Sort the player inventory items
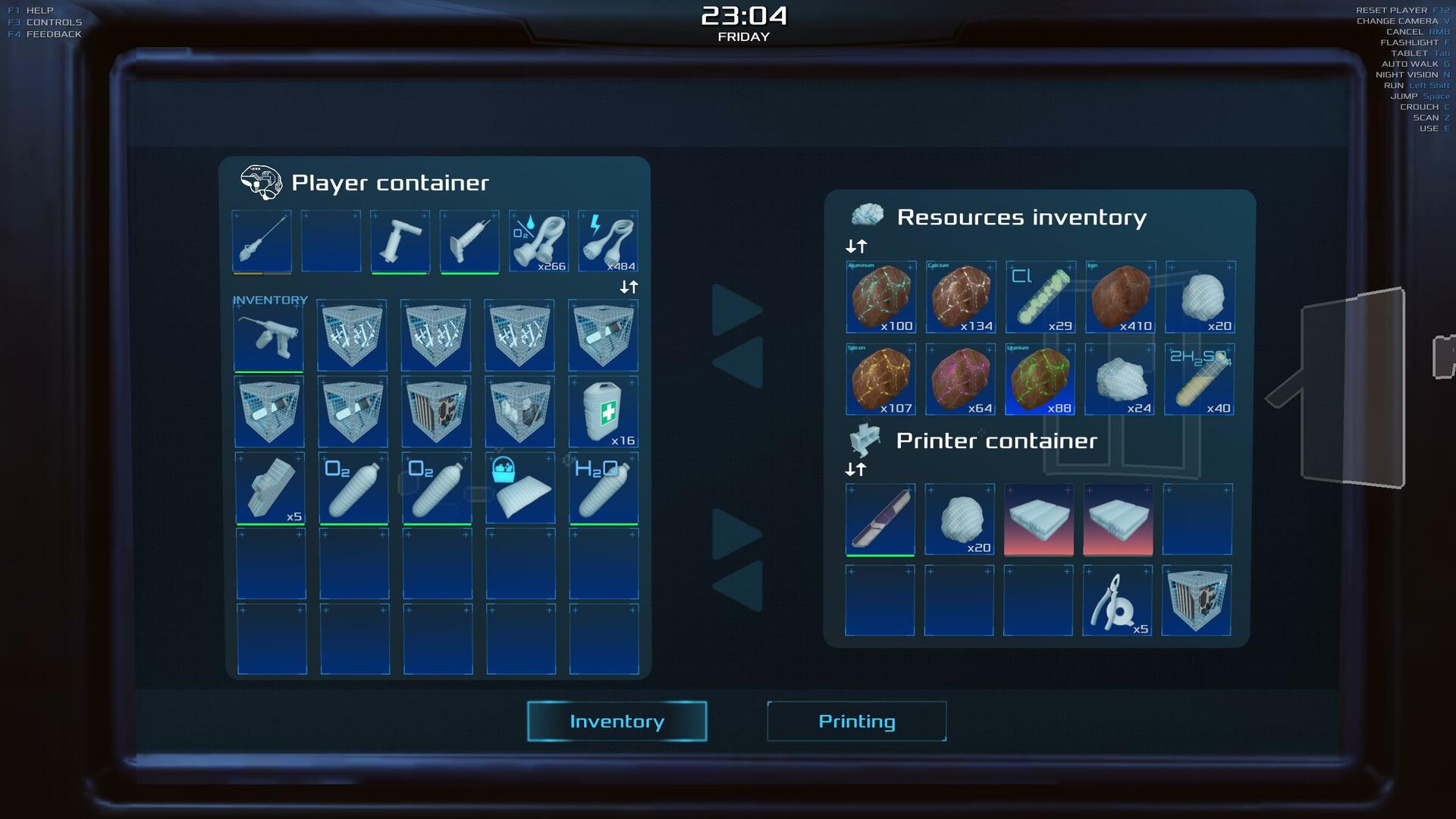Screen dimensions: 1456x819 (629, 287)
